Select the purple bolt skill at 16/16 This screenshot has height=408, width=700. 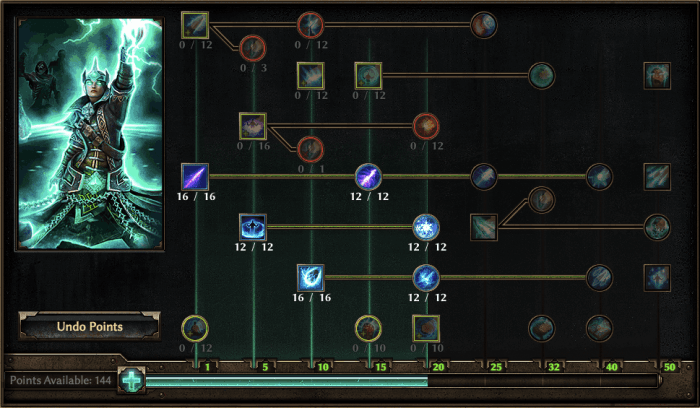pos(195,176)
